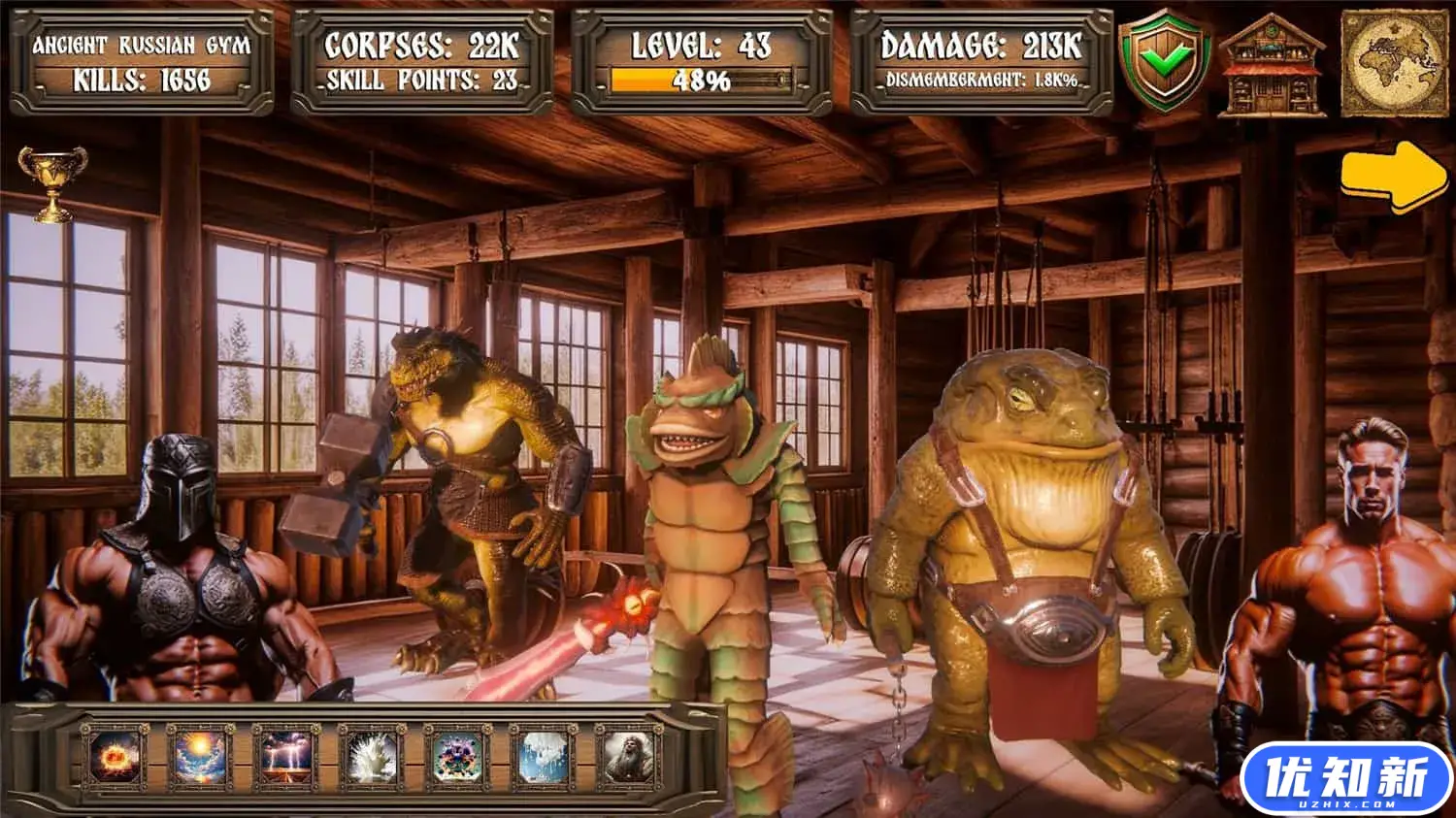The width and height of the screenshot is (1456, 818).
Task: Open the golden trophy achievements
Action: [52, 182]
